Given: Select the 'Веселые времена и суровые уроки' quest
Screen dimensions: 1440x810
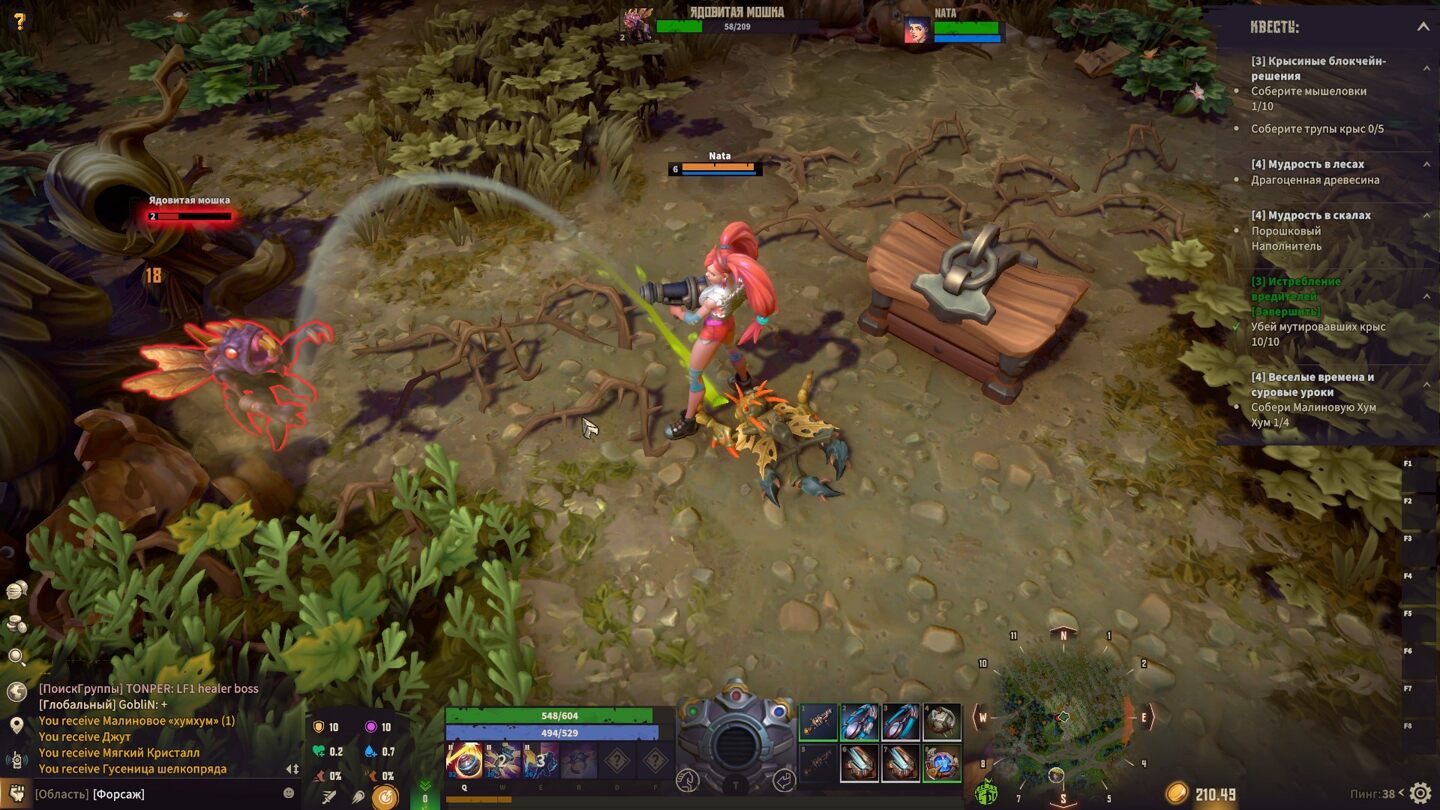Looking at the screenshot, I should pos(1312,384).
